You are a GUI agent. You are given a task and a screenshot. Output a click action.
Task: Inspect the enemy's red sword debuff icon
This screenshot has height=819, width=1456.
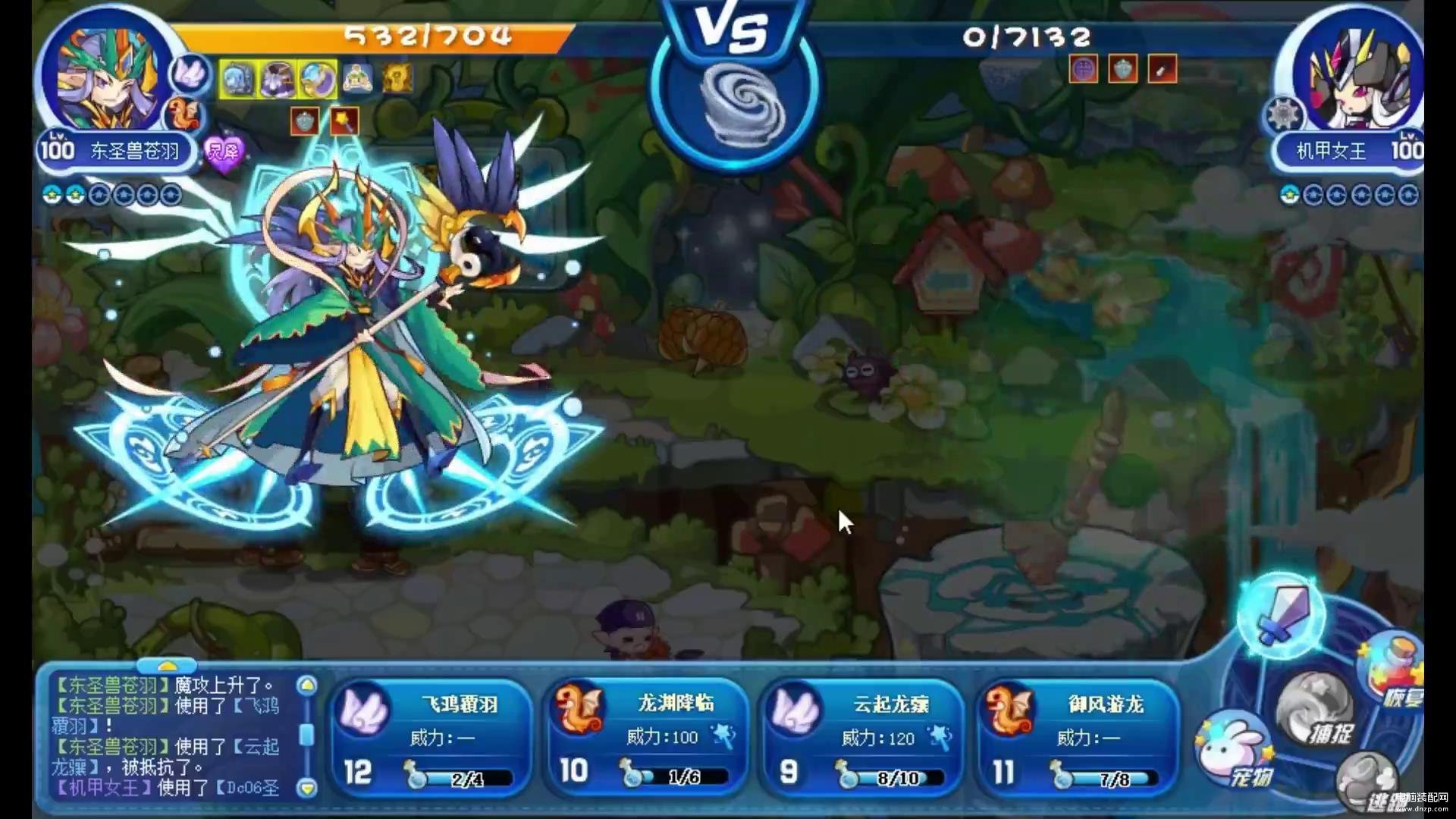[1163, 70]
